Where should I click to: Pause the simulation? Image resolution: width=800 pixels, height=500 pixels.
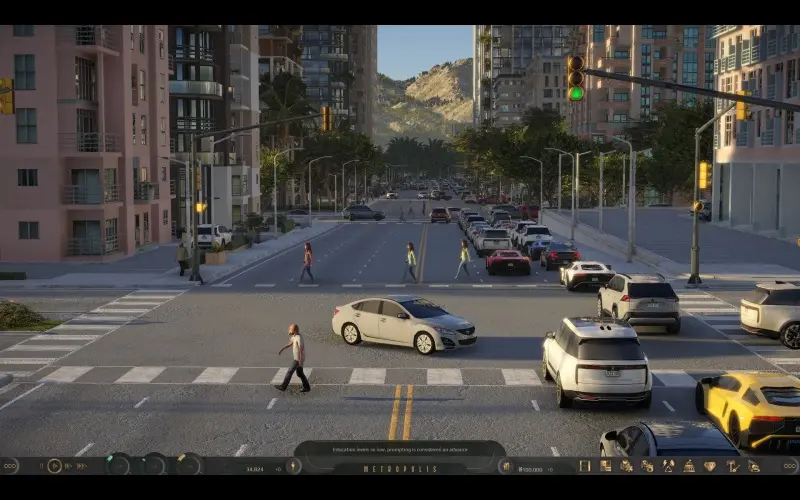point(40,466)
